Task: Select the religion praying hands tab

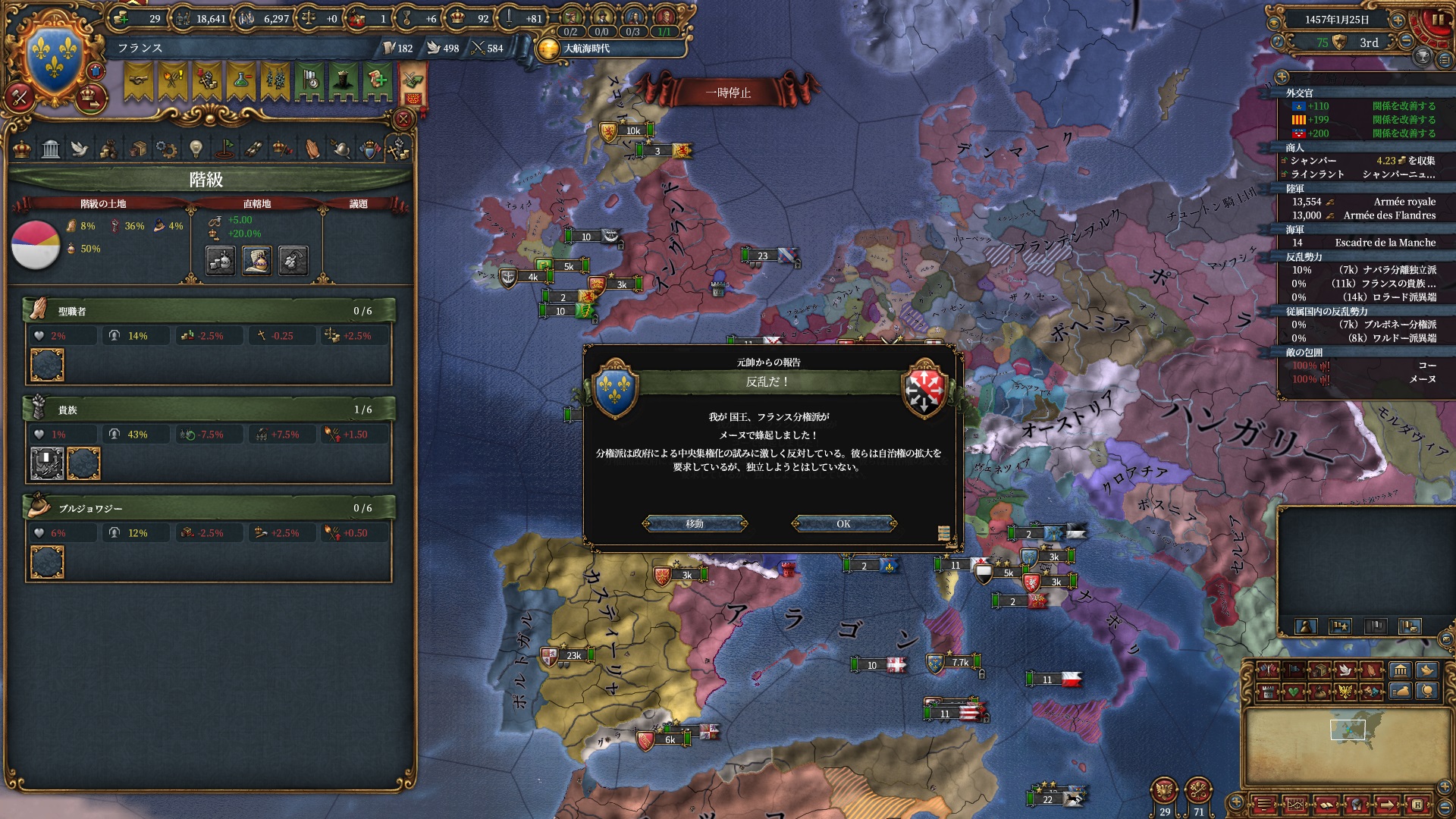Action: [x=312, y=149]
